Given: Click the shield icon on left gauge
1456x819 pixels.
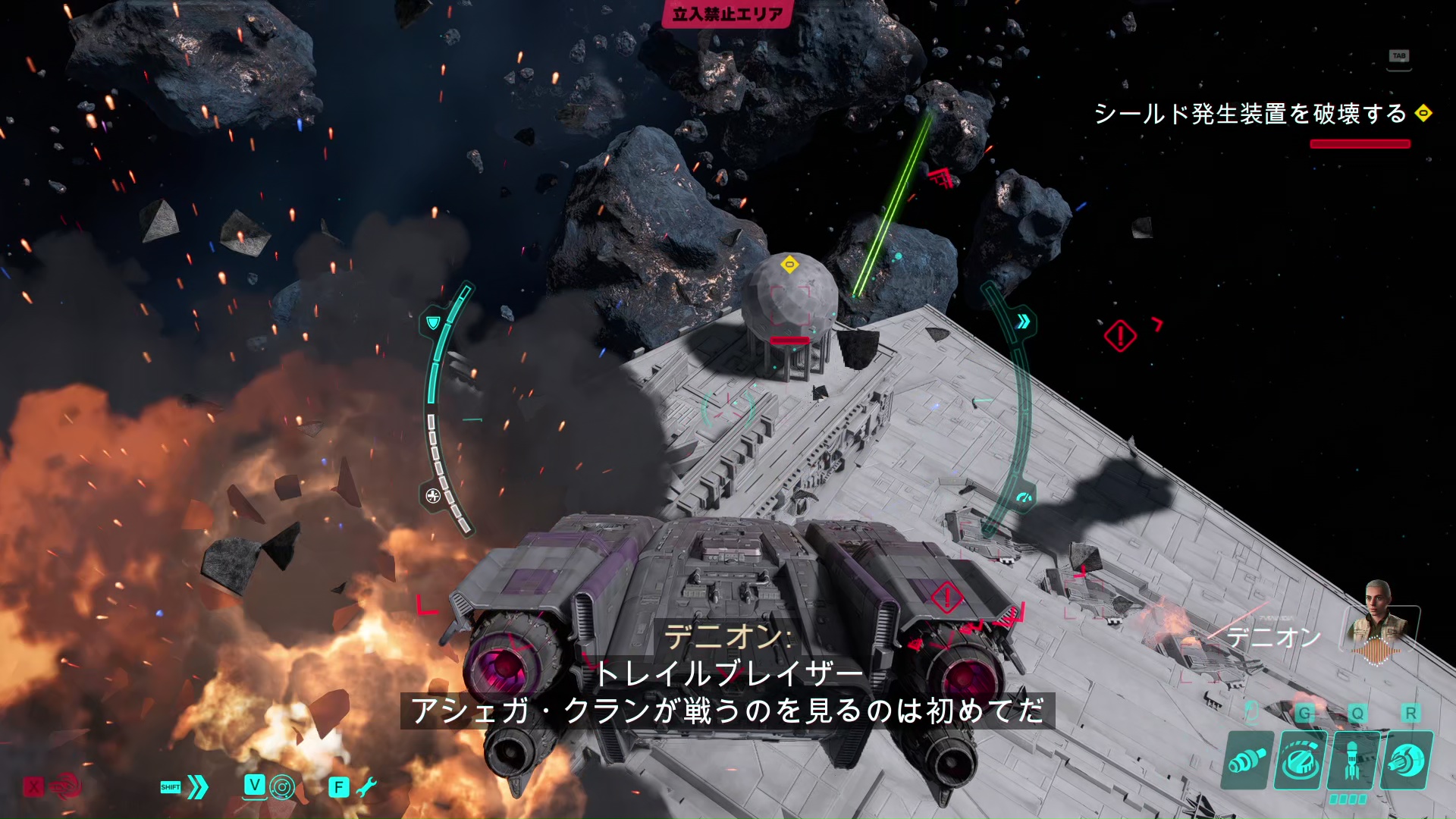Looking at the screenshot, I should pyautogui.click(x=433, y=323).
